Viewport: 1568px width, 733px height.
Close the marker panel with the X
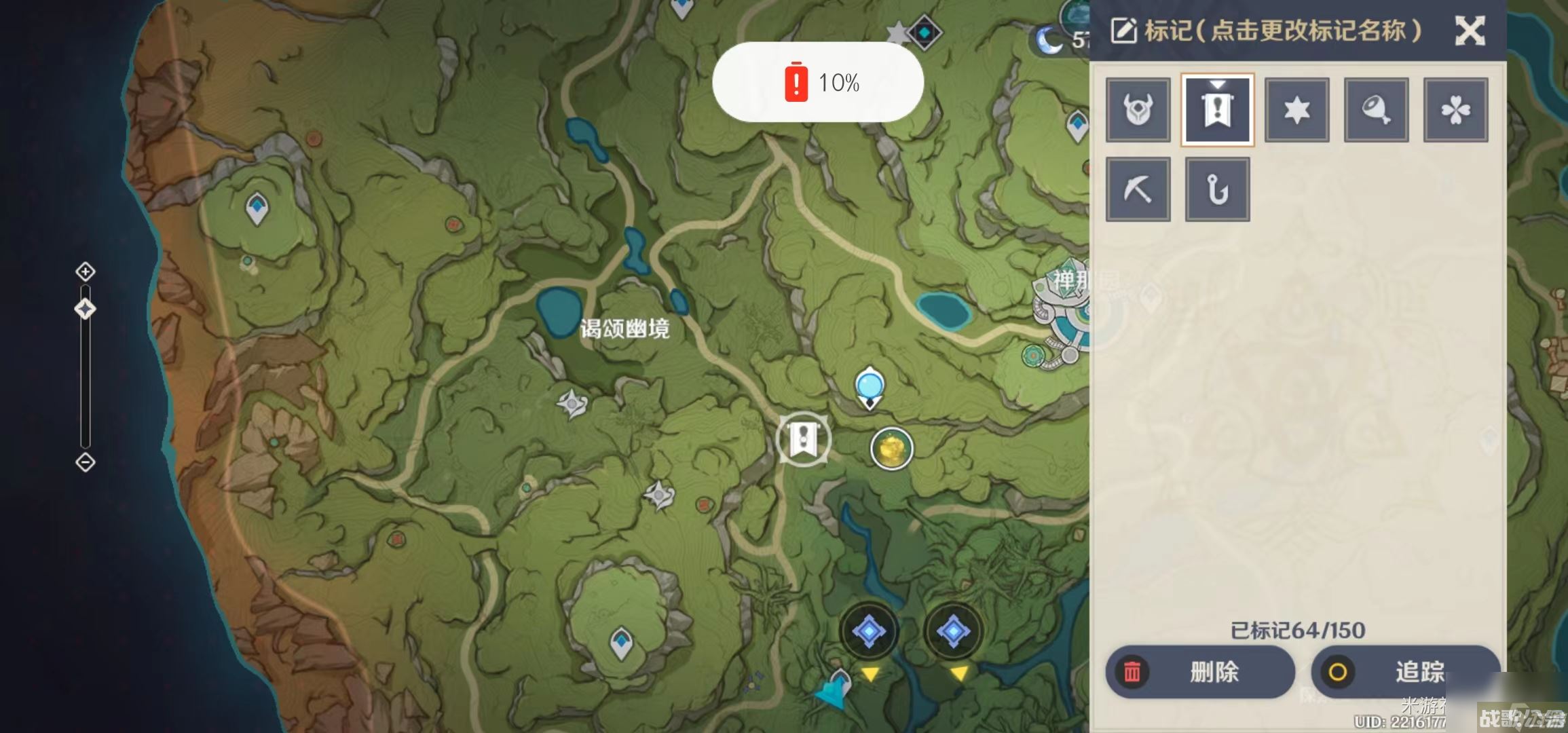pos(1470,31)
